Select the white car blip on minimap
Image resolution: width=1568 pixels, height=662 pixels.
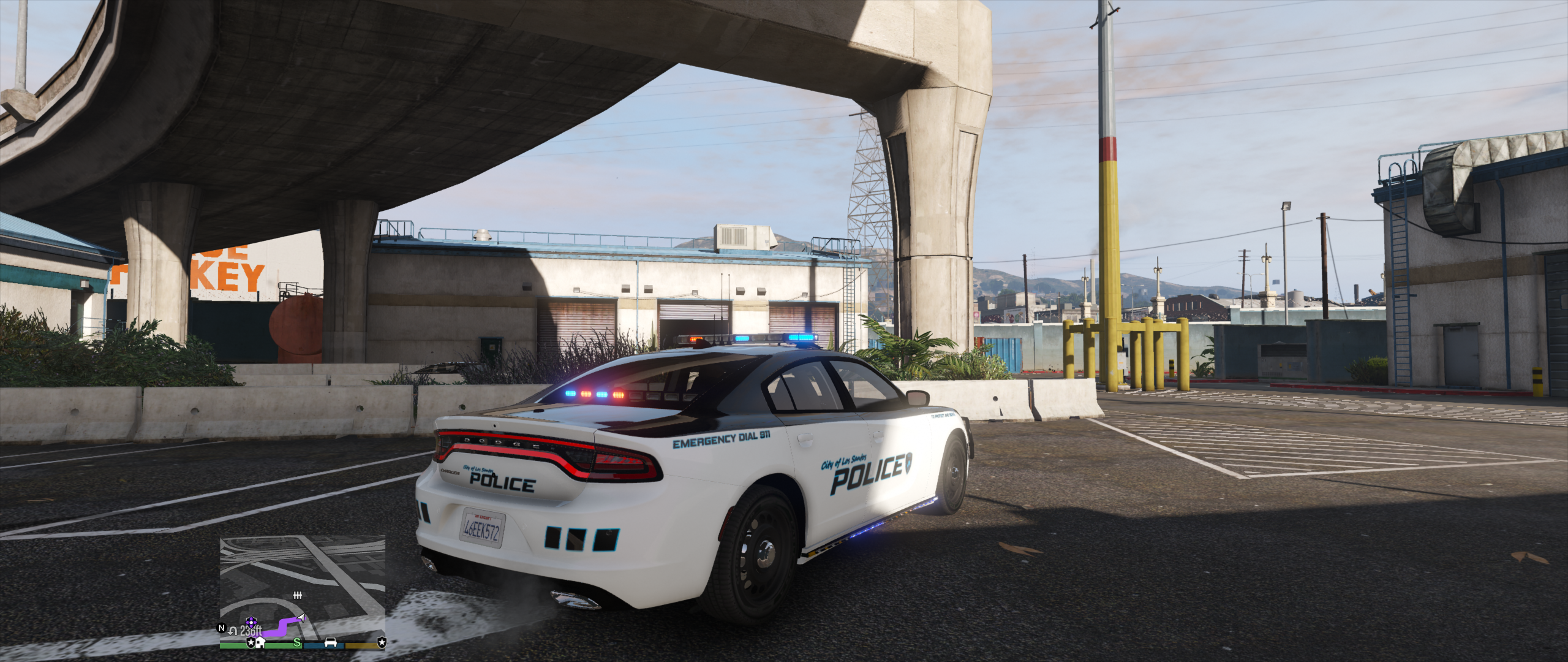pyautogui.click(x=331, y=642)
